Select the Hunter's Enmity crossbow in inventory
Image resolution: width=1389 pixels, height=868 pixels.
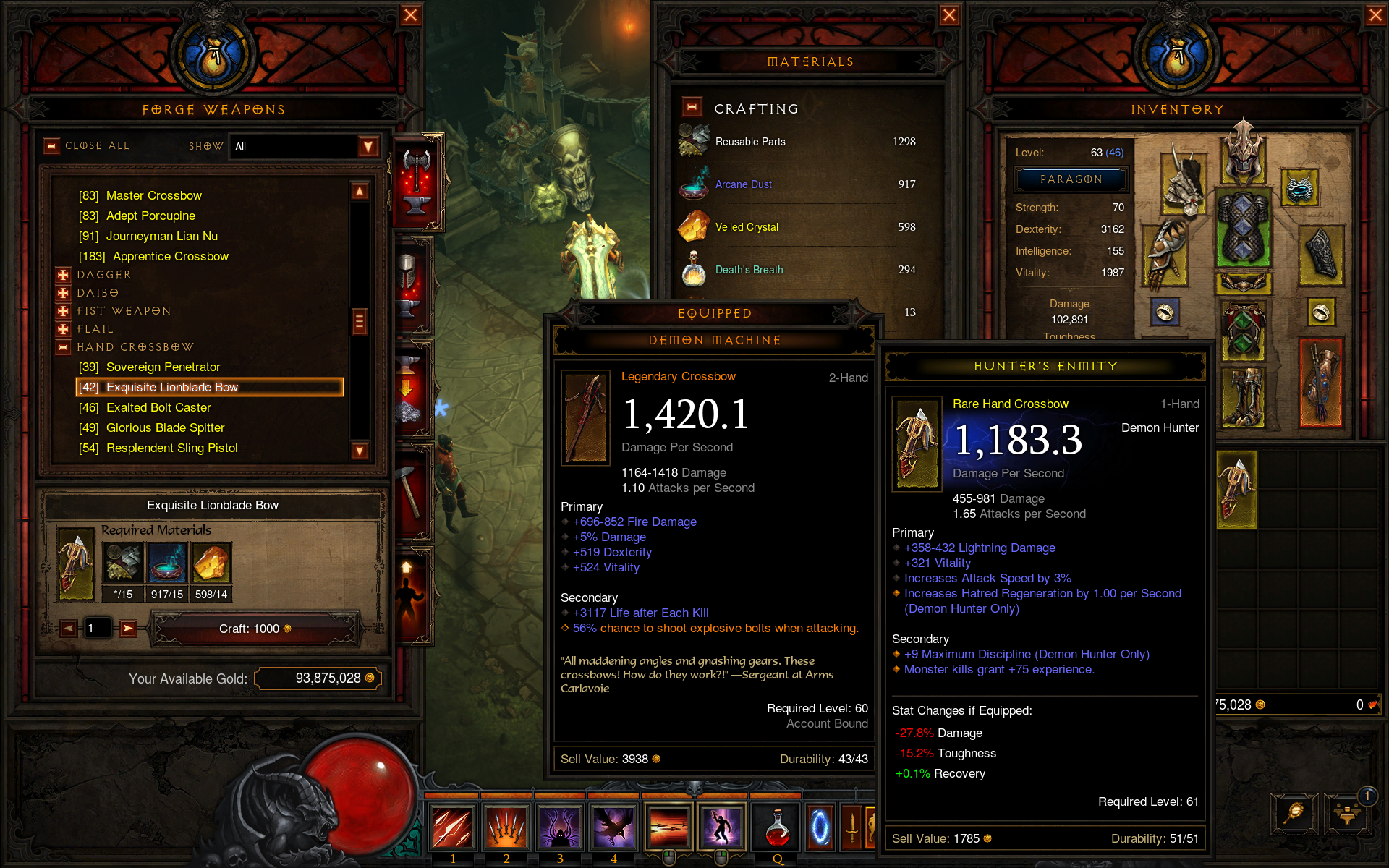pos(1236,489)
